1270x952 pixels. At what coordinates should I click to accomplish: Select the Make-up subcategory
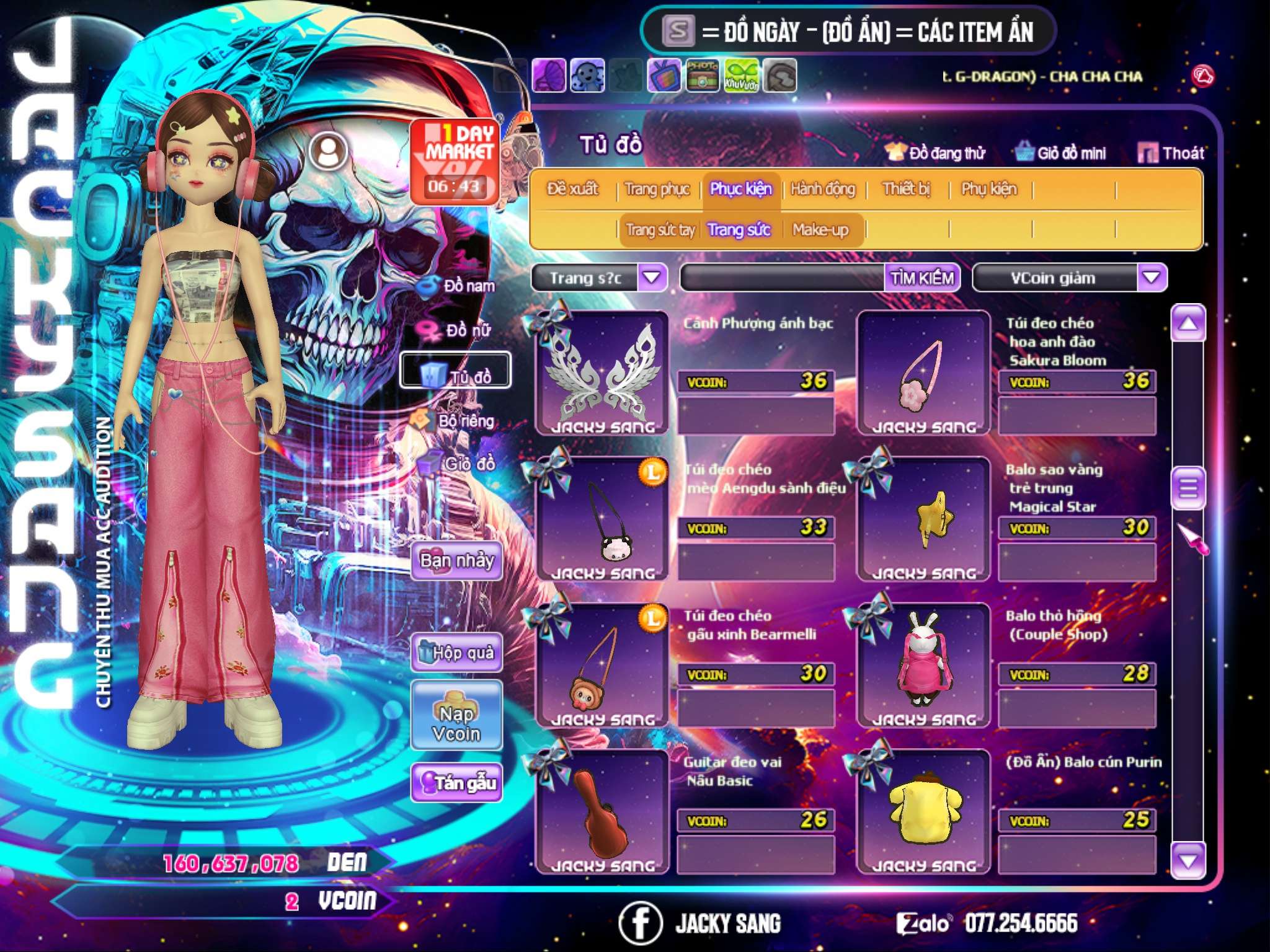coord(820,230)
